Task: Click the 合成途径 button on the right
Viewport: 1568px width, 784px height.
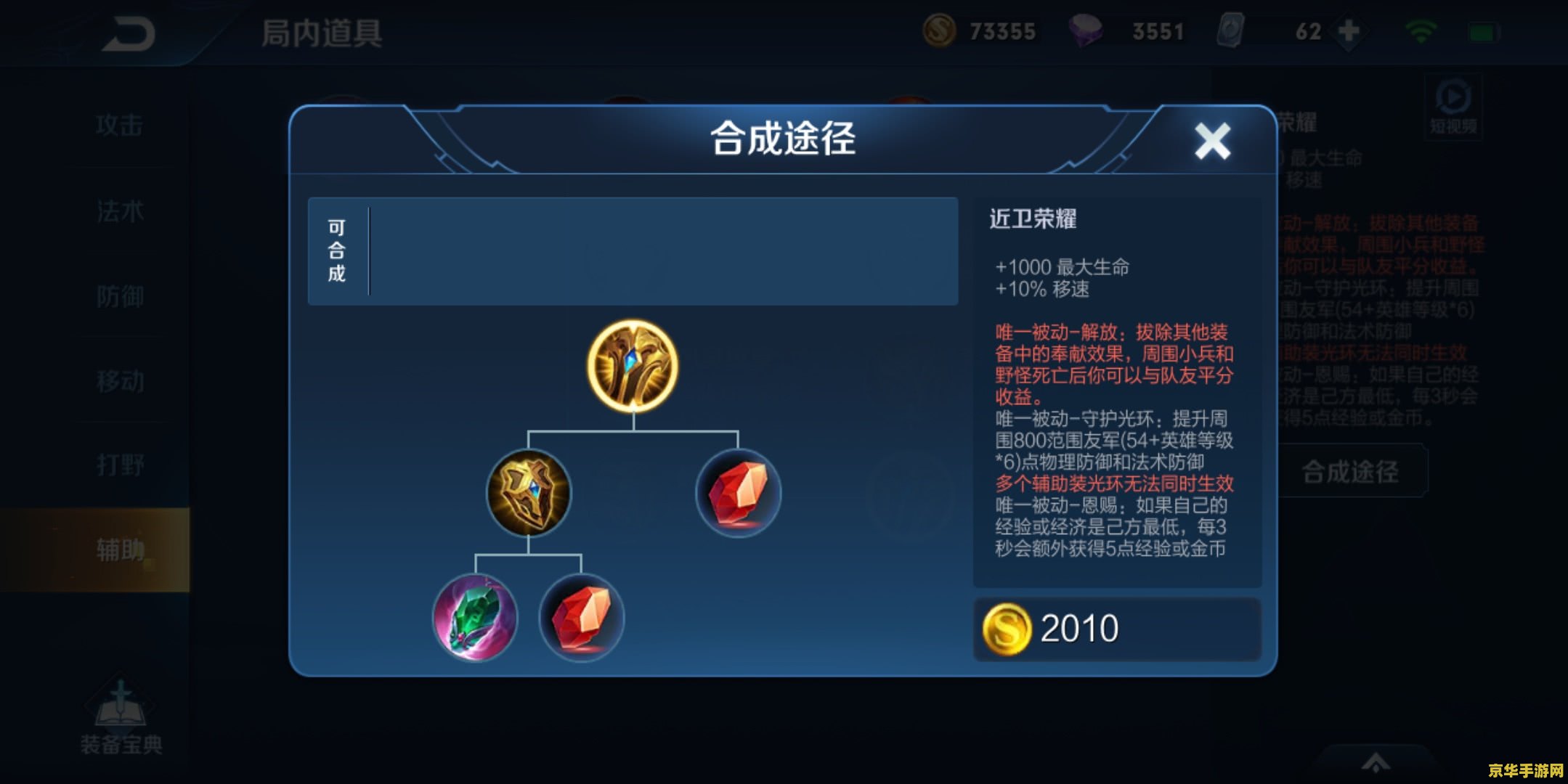Action: tap(1354, 470)
